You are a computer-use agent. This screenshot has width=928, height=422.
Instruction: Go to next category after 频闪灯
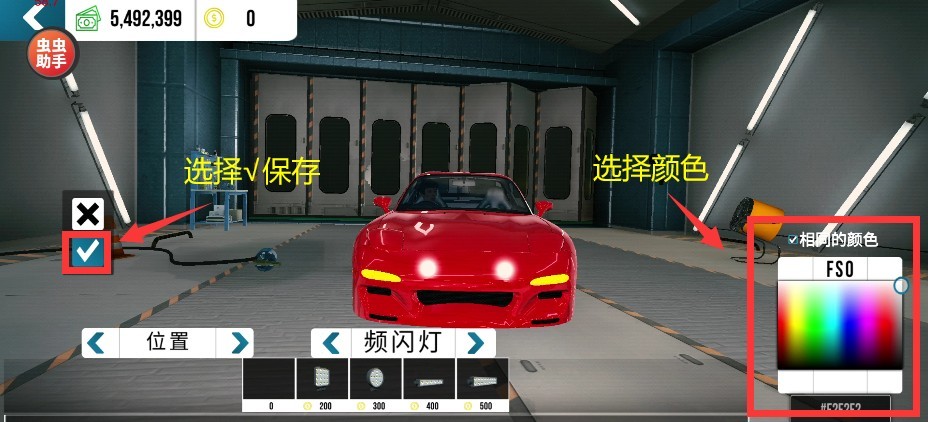475,343
